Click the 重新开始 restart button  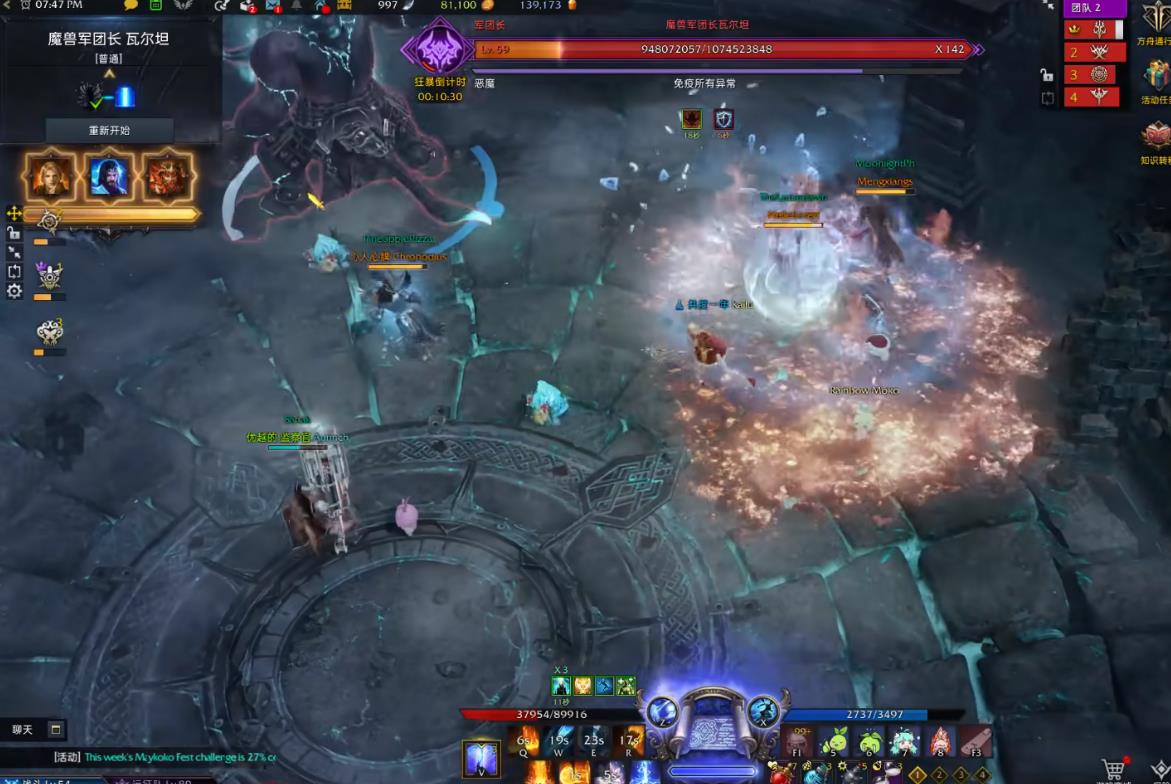pos(109,130)
